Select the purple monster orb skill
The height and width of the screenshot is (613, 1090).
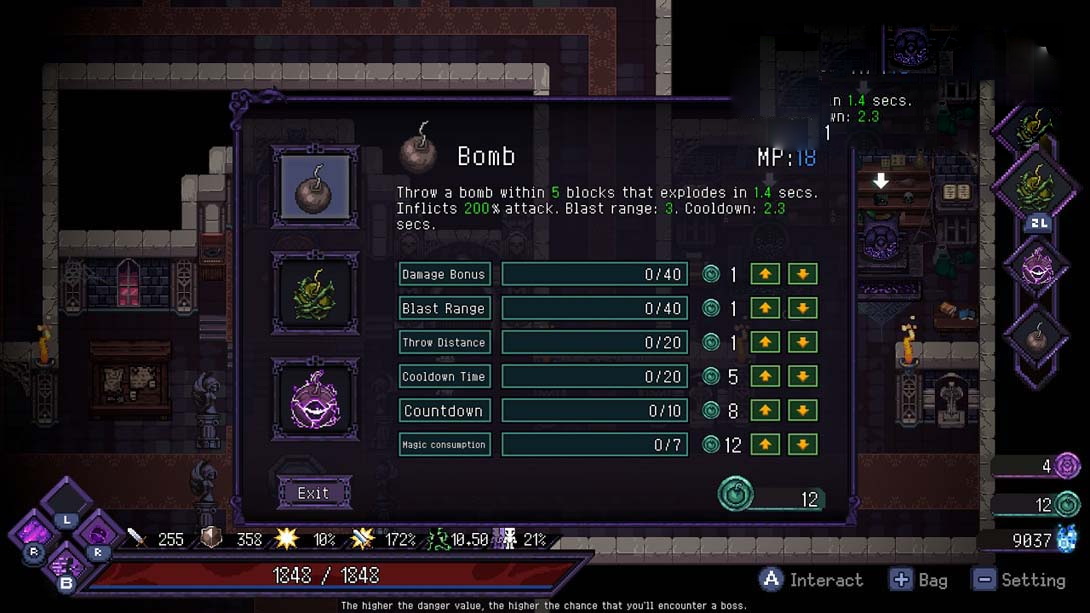click(315, 399)
